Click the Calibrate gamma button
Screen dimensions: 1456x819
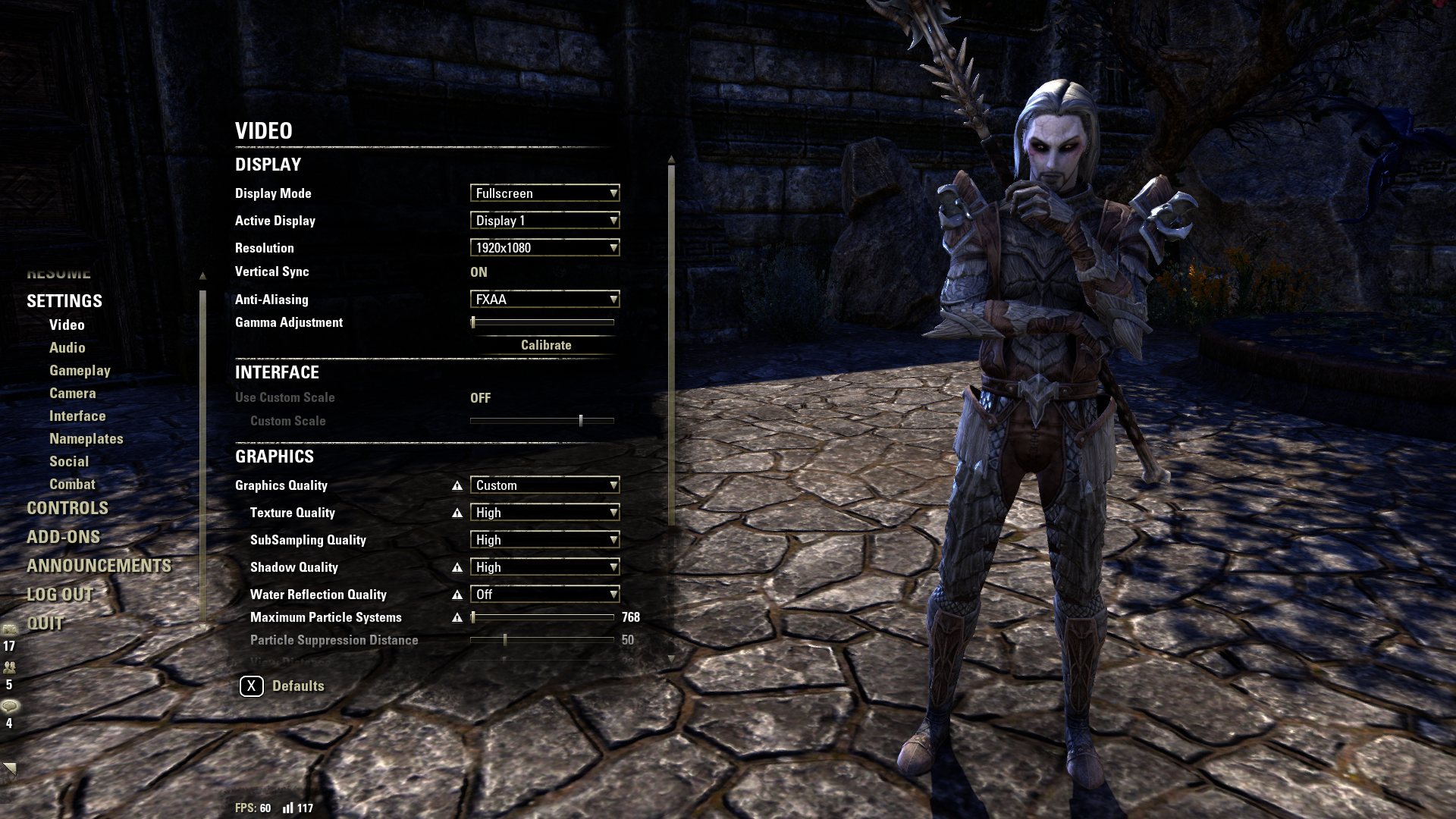point(545,345)
